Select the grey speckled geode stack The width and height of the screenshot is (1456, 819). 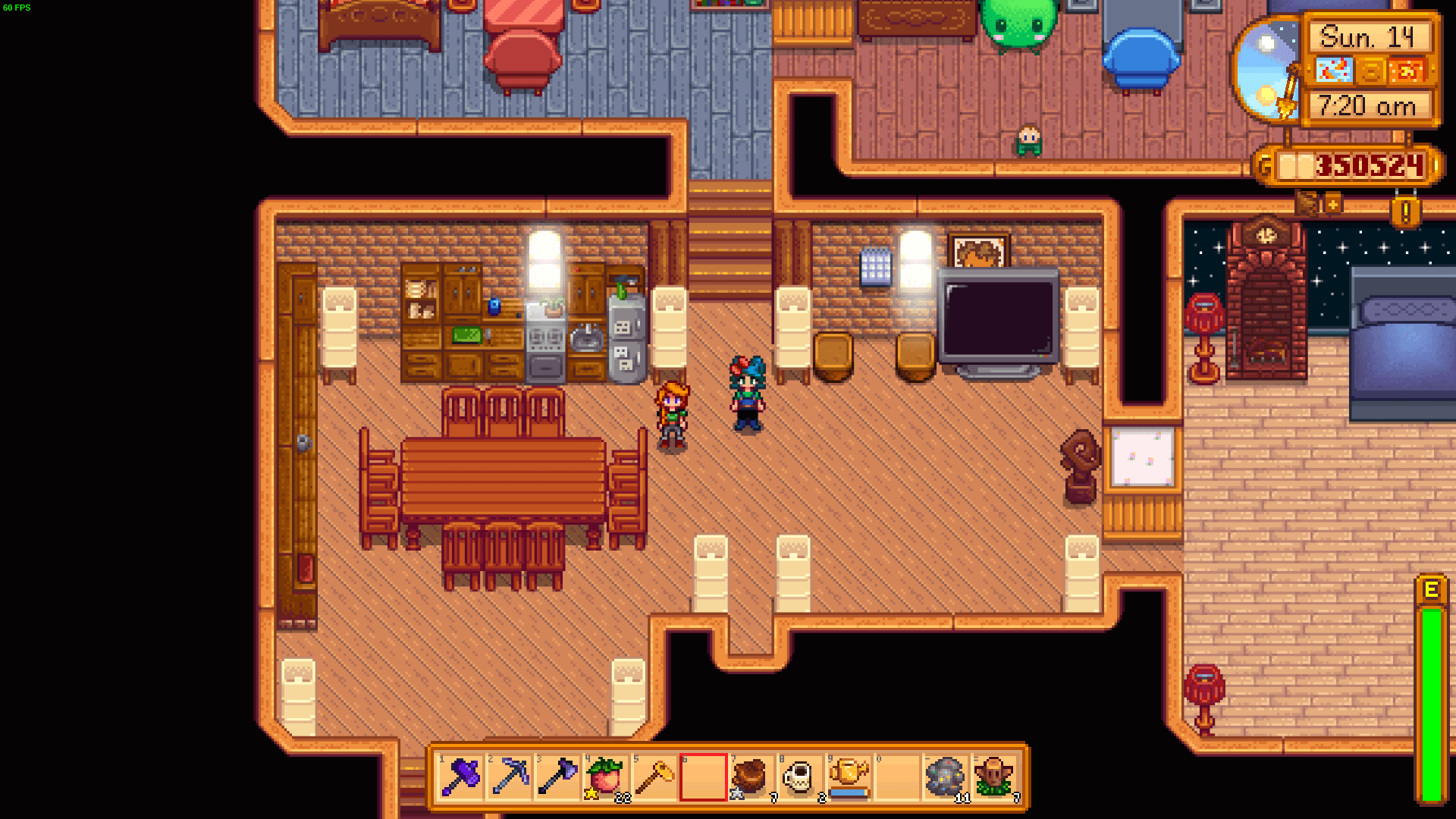(945, 777)
